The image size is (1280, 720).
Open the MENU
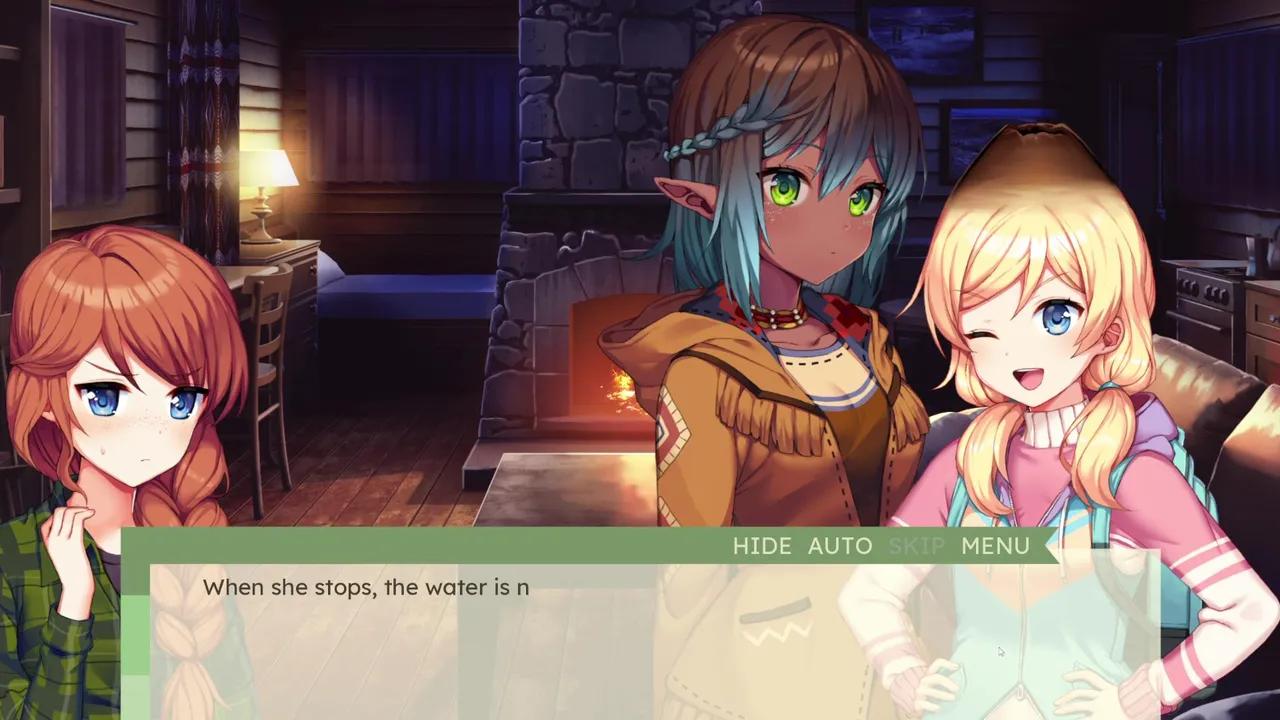tap(995, 546)
